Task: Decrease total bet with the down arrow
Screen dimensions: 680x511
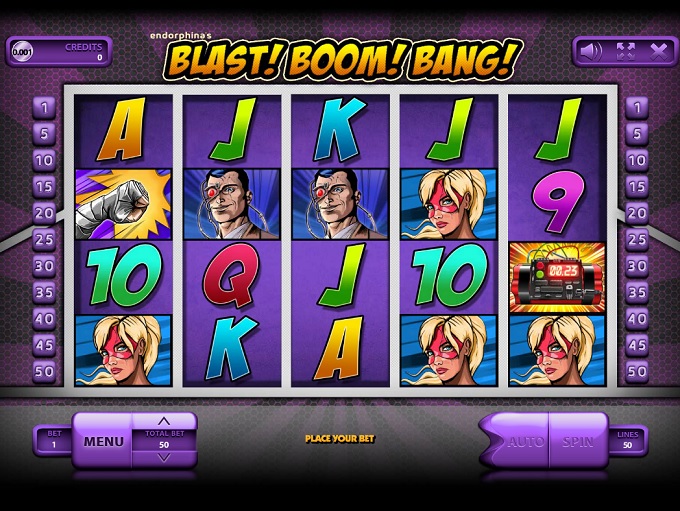Action: click(164, 457)
